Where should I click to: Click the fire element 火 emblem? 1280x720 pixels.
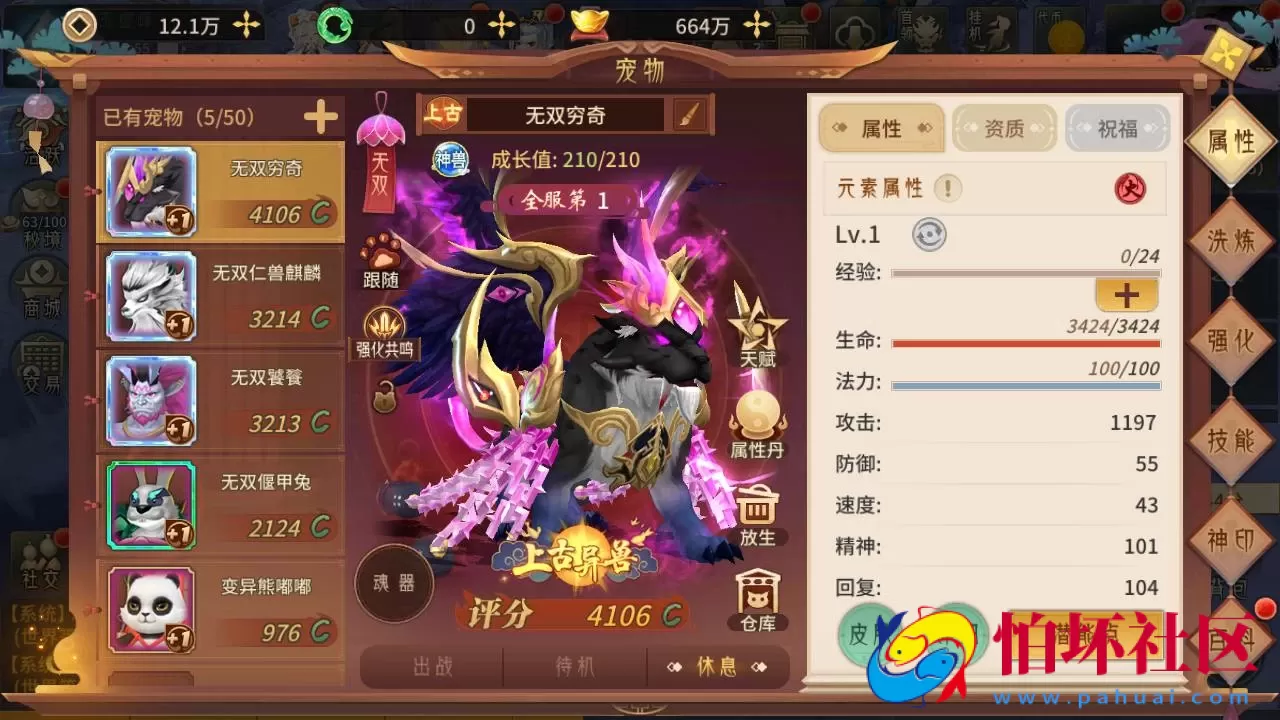(x=1131, y=188)
